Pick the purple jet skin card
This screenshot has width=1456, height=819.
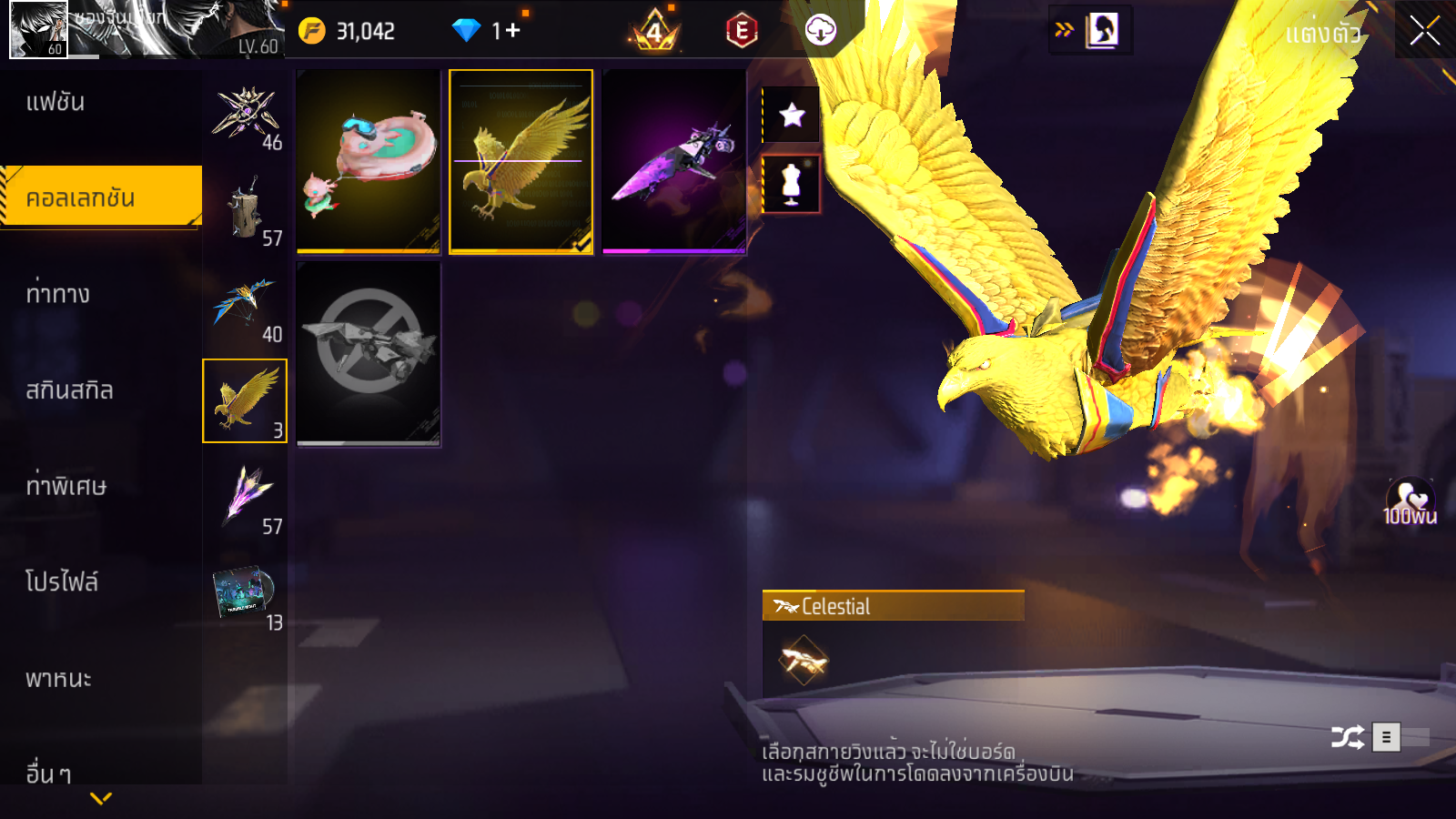click(x=673, y=161)
